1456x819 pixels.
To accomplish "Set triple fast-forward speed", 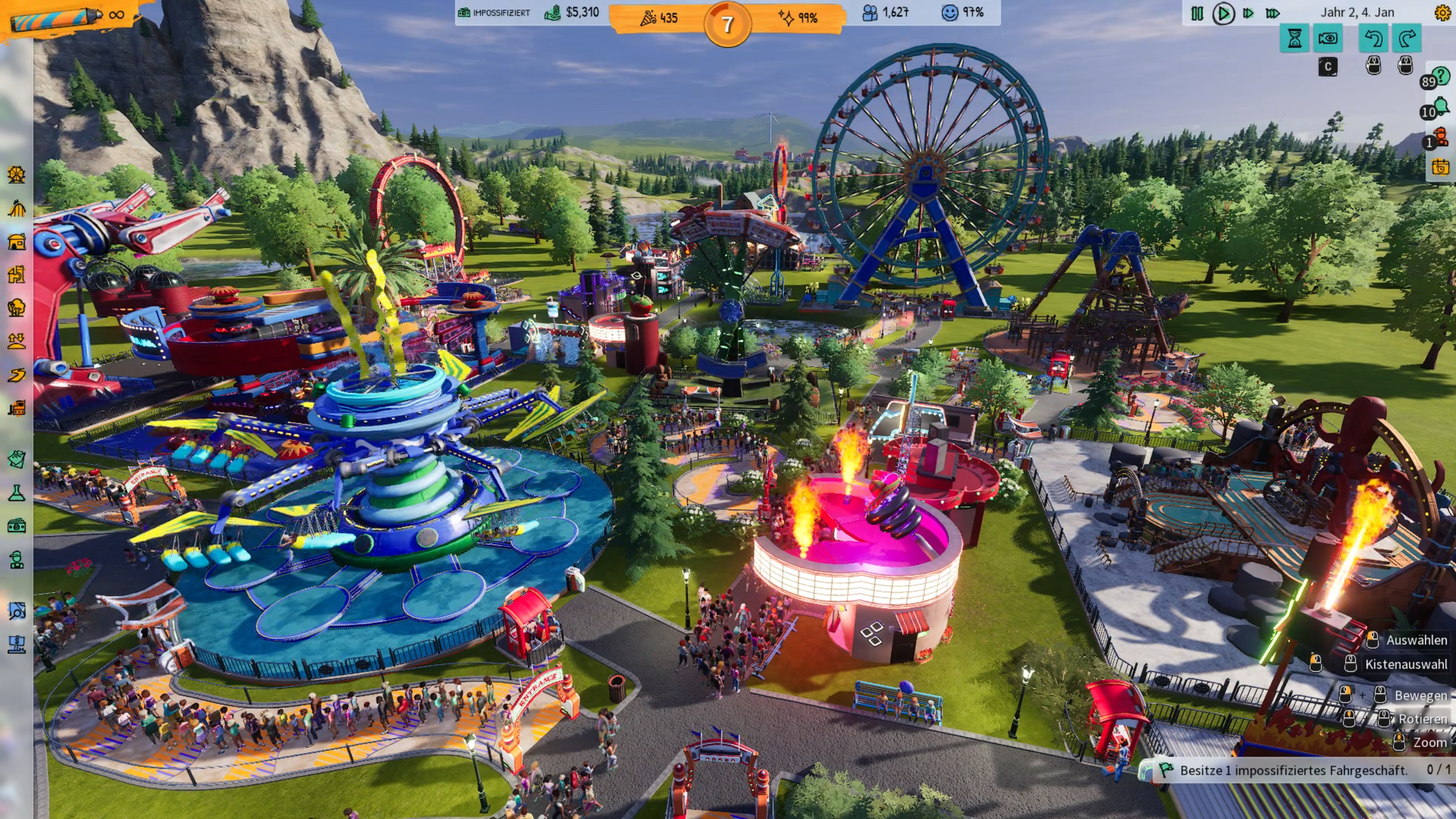I will [1273, 13].
